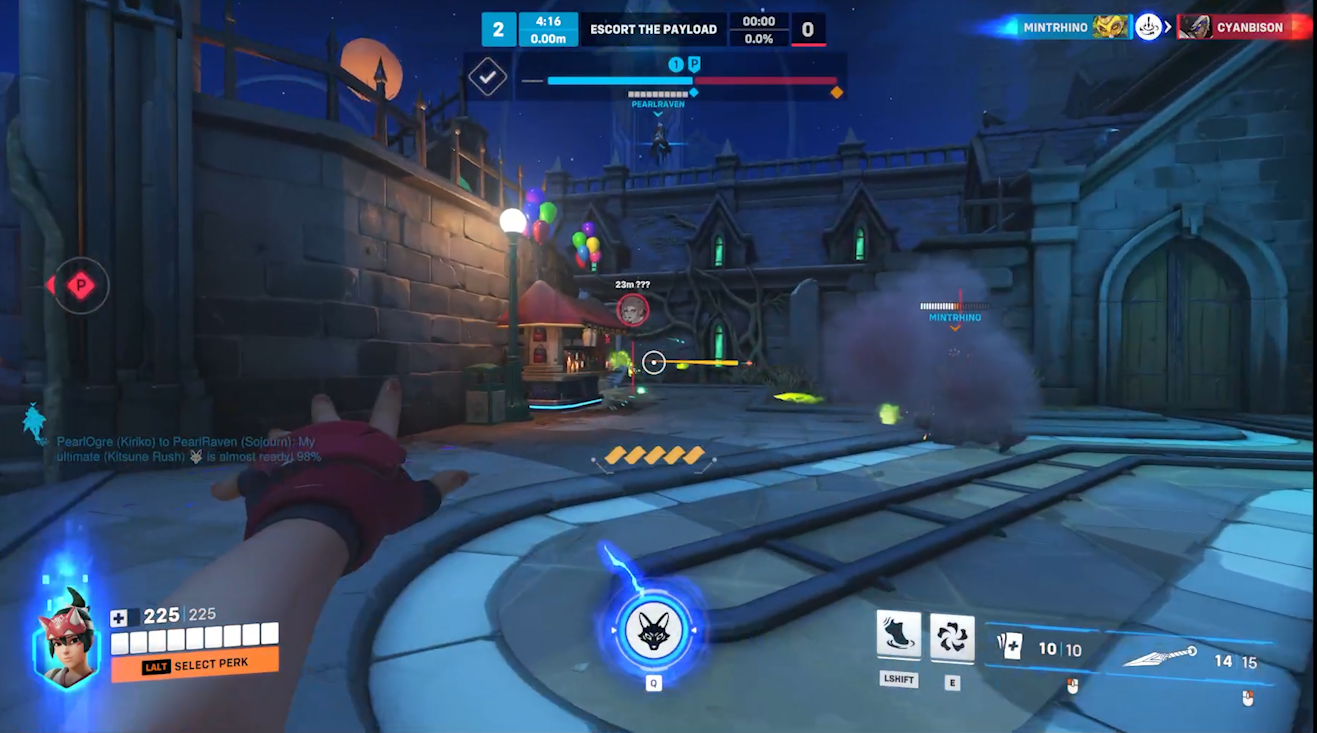Image resolution: width=1317 pixels, height=733 pixels.
Task: Click the red P objective marker
Action: pos(80,286)
